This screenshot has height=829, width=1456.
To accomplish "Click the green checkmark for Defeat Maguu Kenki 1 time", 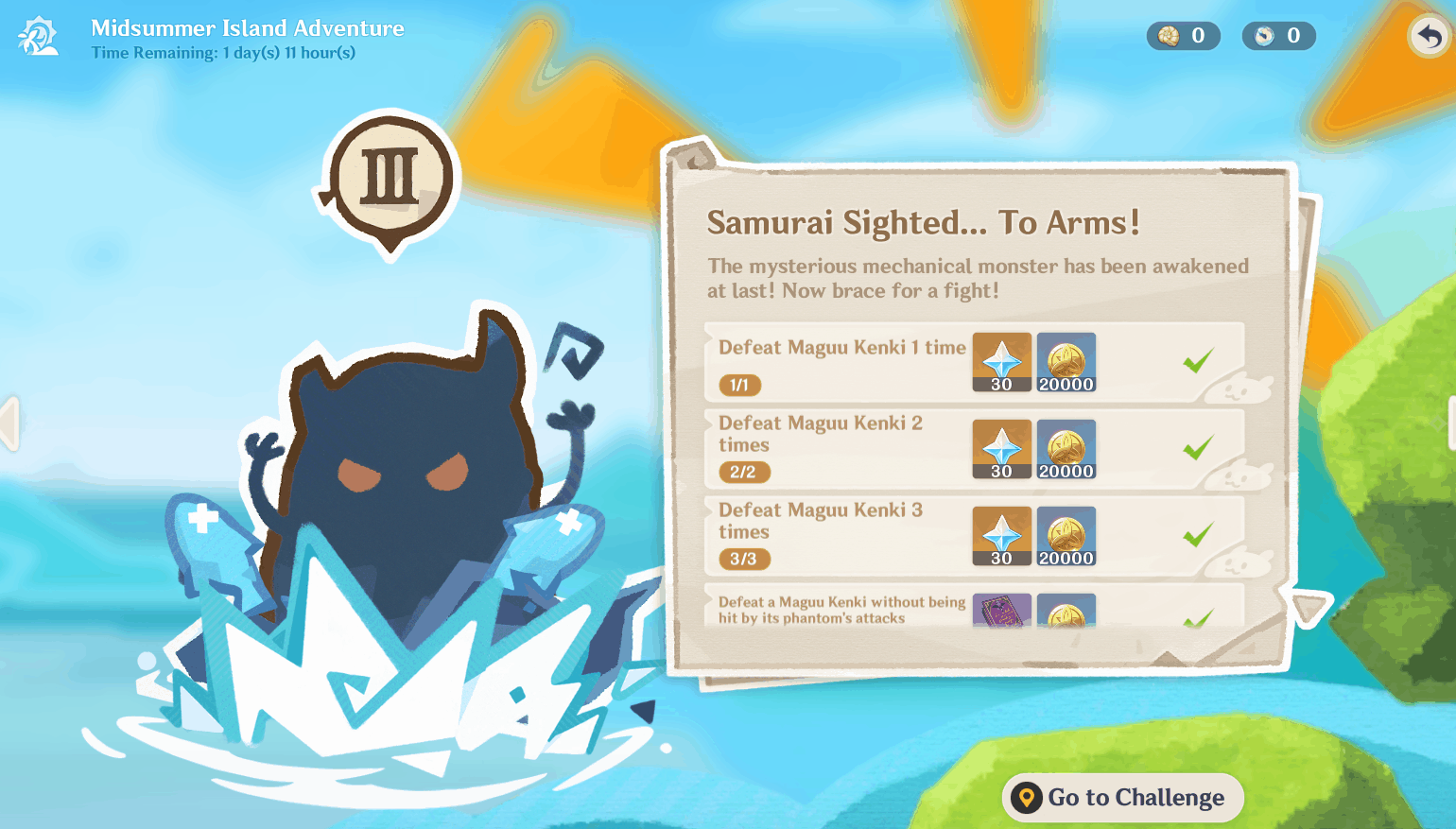I will coord(1199,362).
